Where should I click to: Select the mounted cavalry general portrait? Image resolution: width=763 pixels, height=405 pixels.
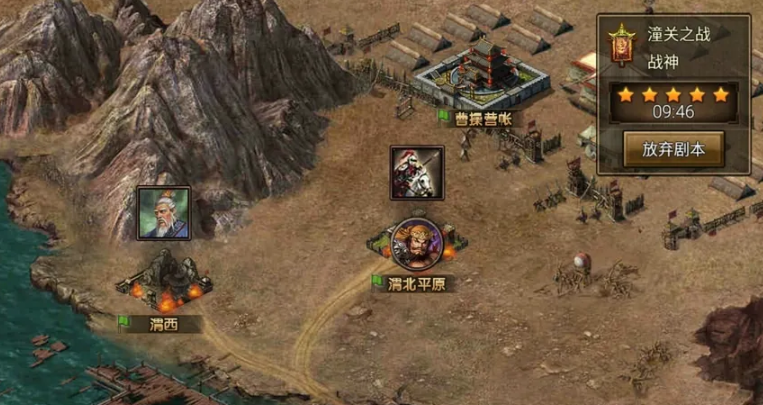pos(417,172)
